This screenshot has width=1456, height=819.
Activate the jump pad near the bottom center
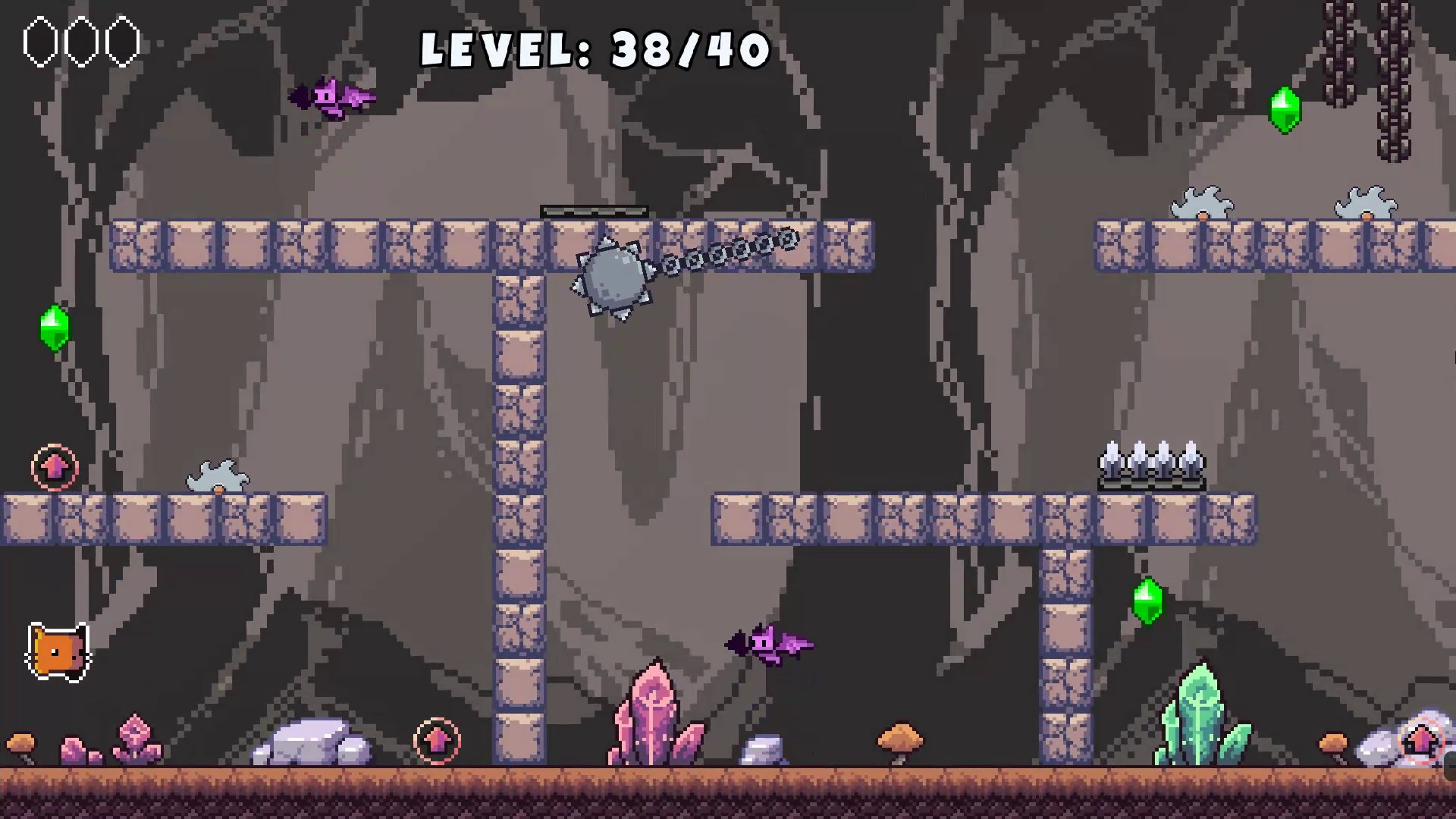pos(438,740)
